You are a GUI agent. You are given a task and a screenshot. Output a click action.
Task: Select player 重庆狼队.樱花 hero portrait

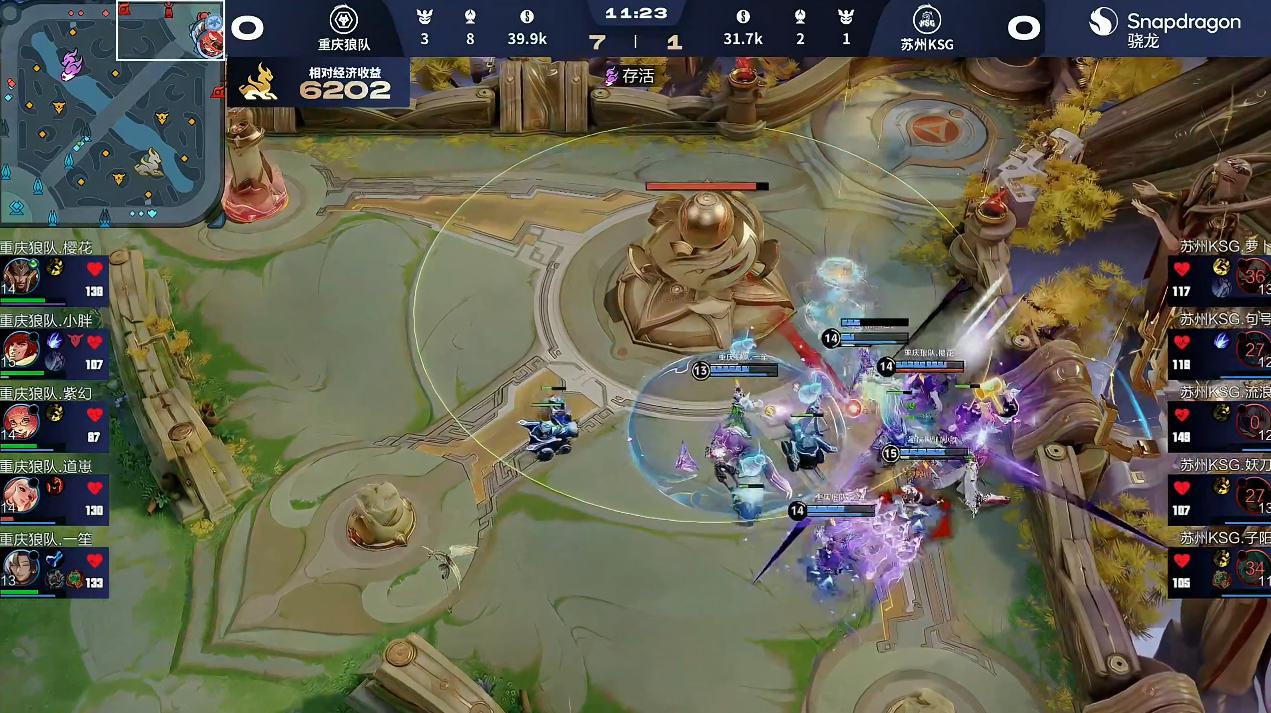pyautogui.click(x=20, y=275)
